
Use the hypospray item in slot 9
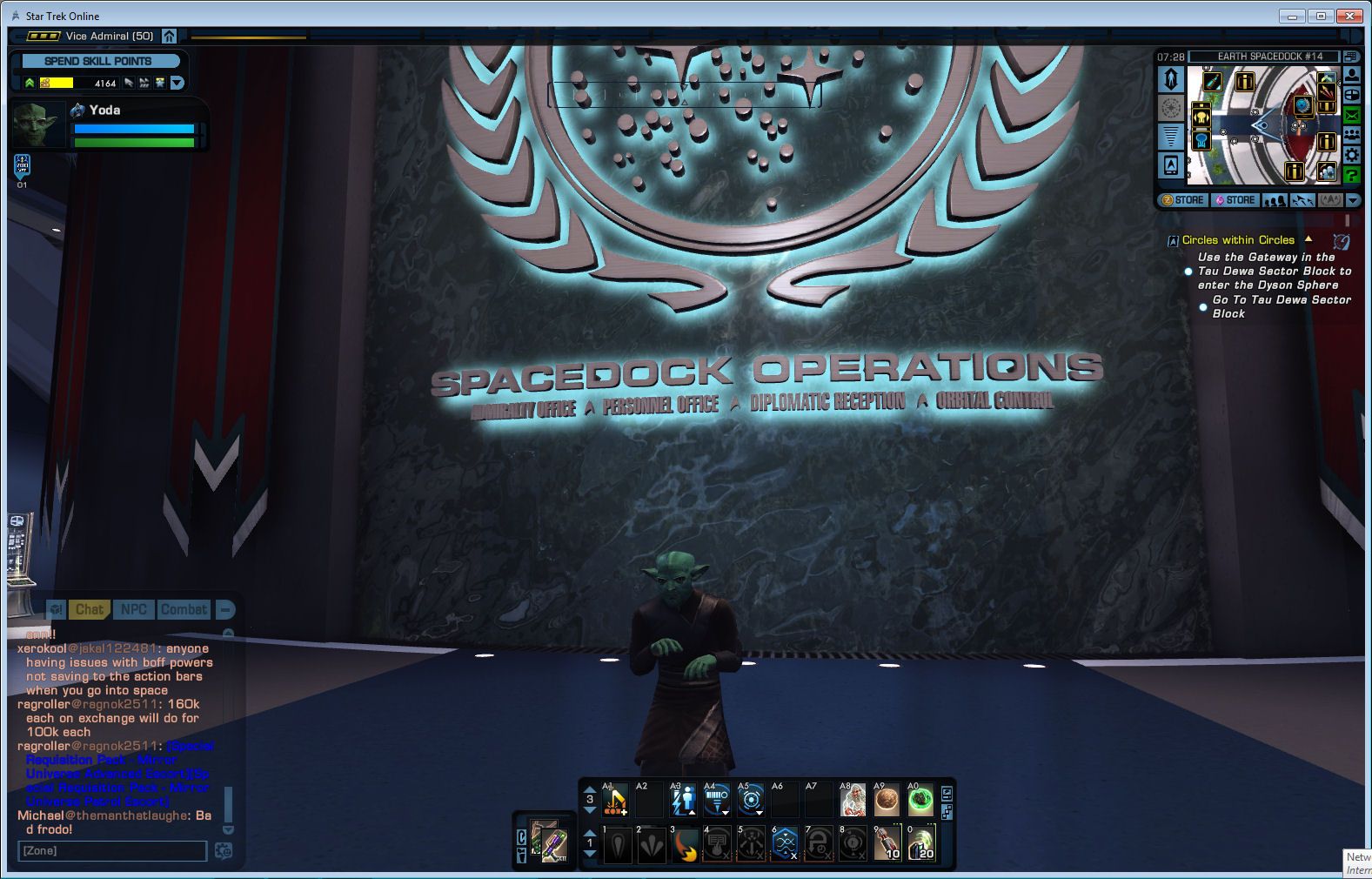pyautogui.click(x=887, y=843)
